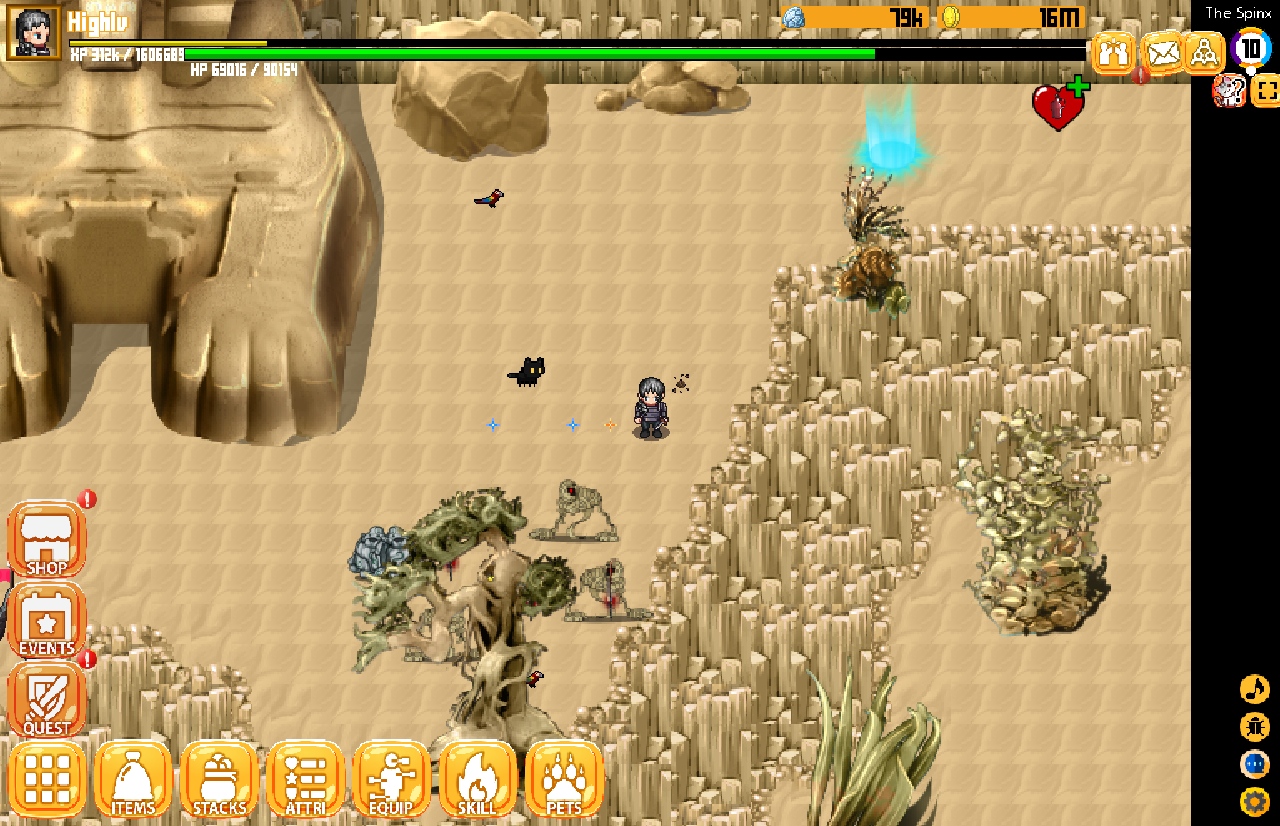Open the mail envelope inbox
Image resolution: width=1280 pixels, height=826 pixels.
click(1162, 52)
